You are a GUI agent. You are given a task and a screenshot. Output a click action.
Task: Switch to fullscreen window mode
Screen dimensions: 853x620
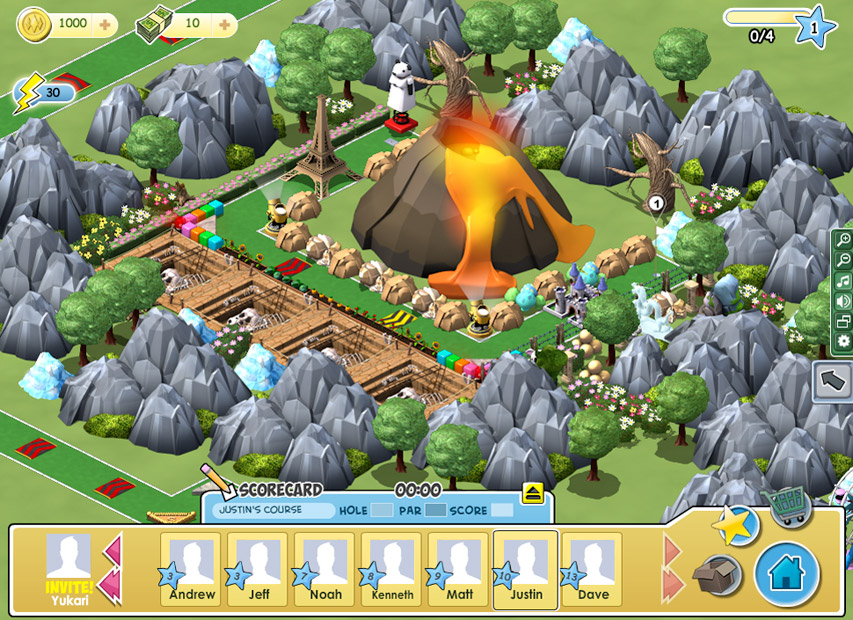pos(843,322)
